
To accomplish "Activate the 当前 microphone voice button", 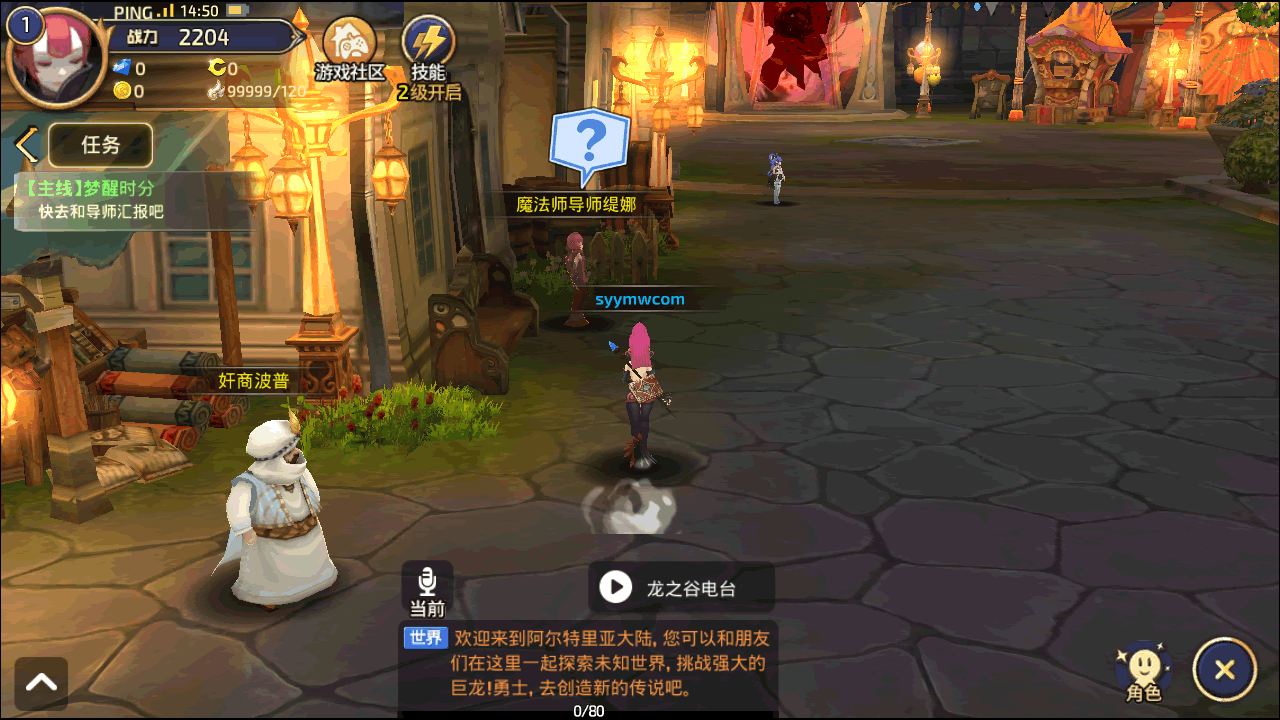I will (x=428, y=590).
